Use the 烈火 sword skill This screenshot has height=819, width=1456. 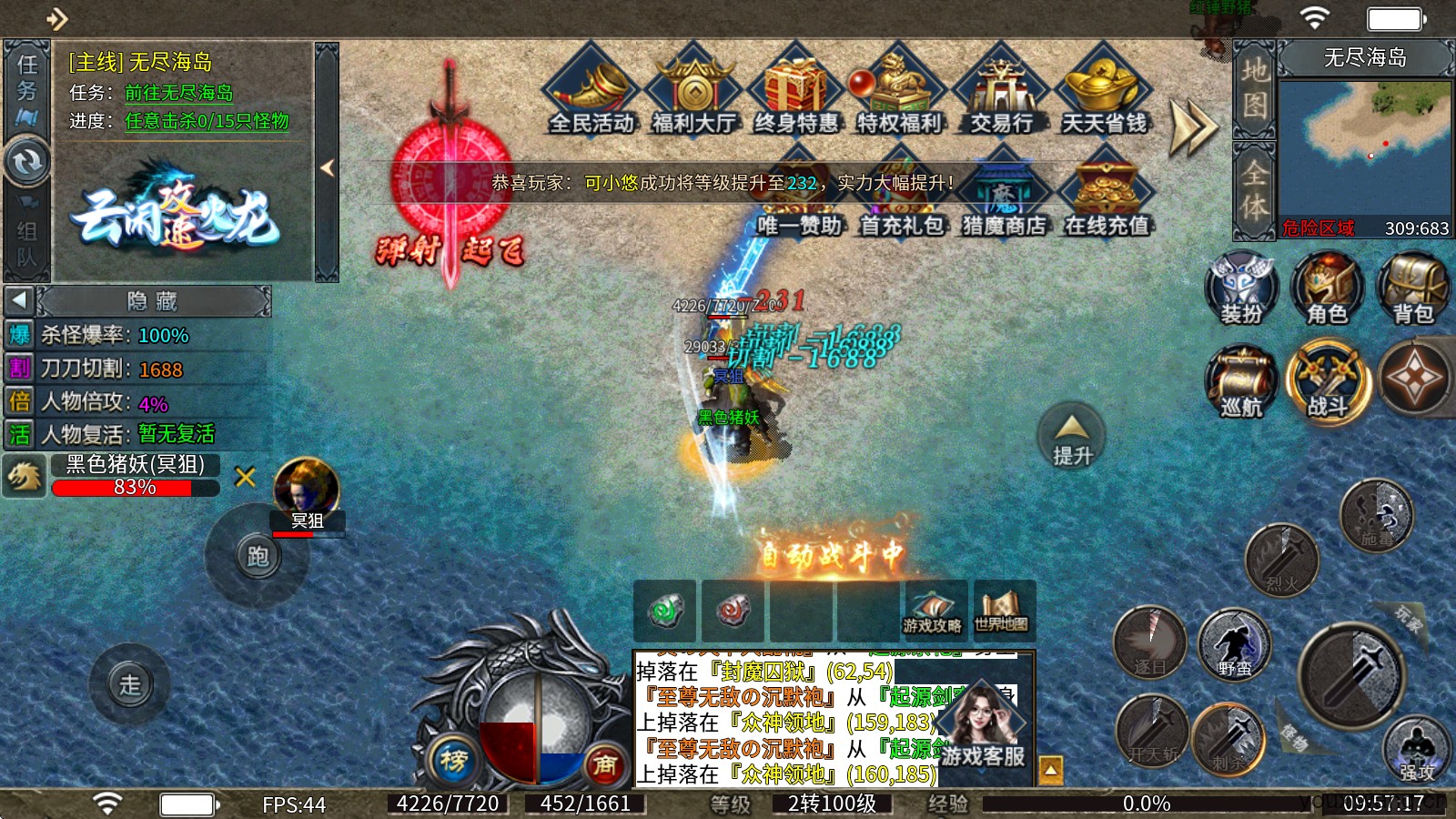(1281, 558)
